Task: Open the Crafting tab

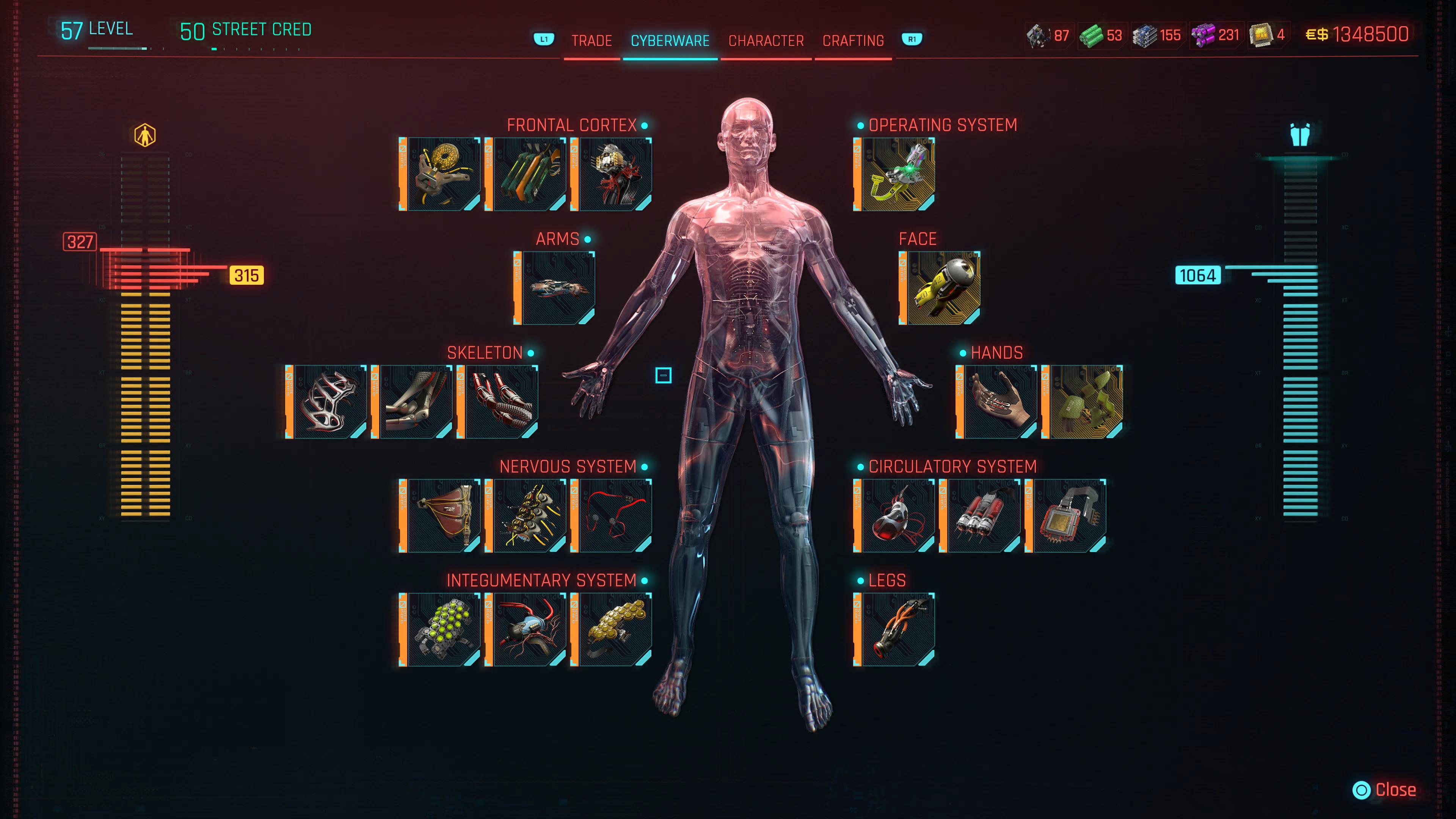Action: tap(853, 41)
